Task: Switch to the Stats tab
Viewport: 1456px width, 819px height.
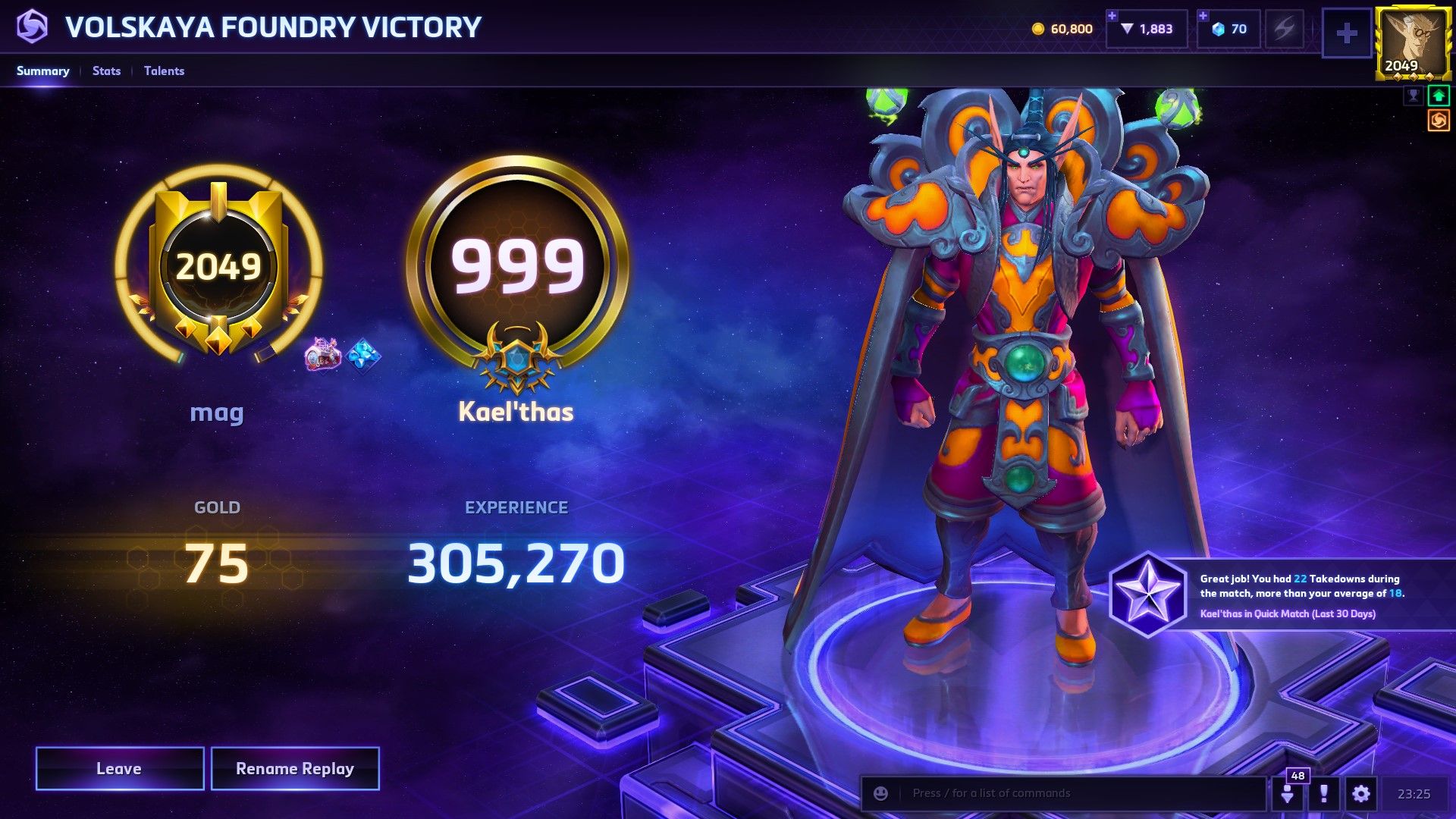Action: (x=105, y=71)
